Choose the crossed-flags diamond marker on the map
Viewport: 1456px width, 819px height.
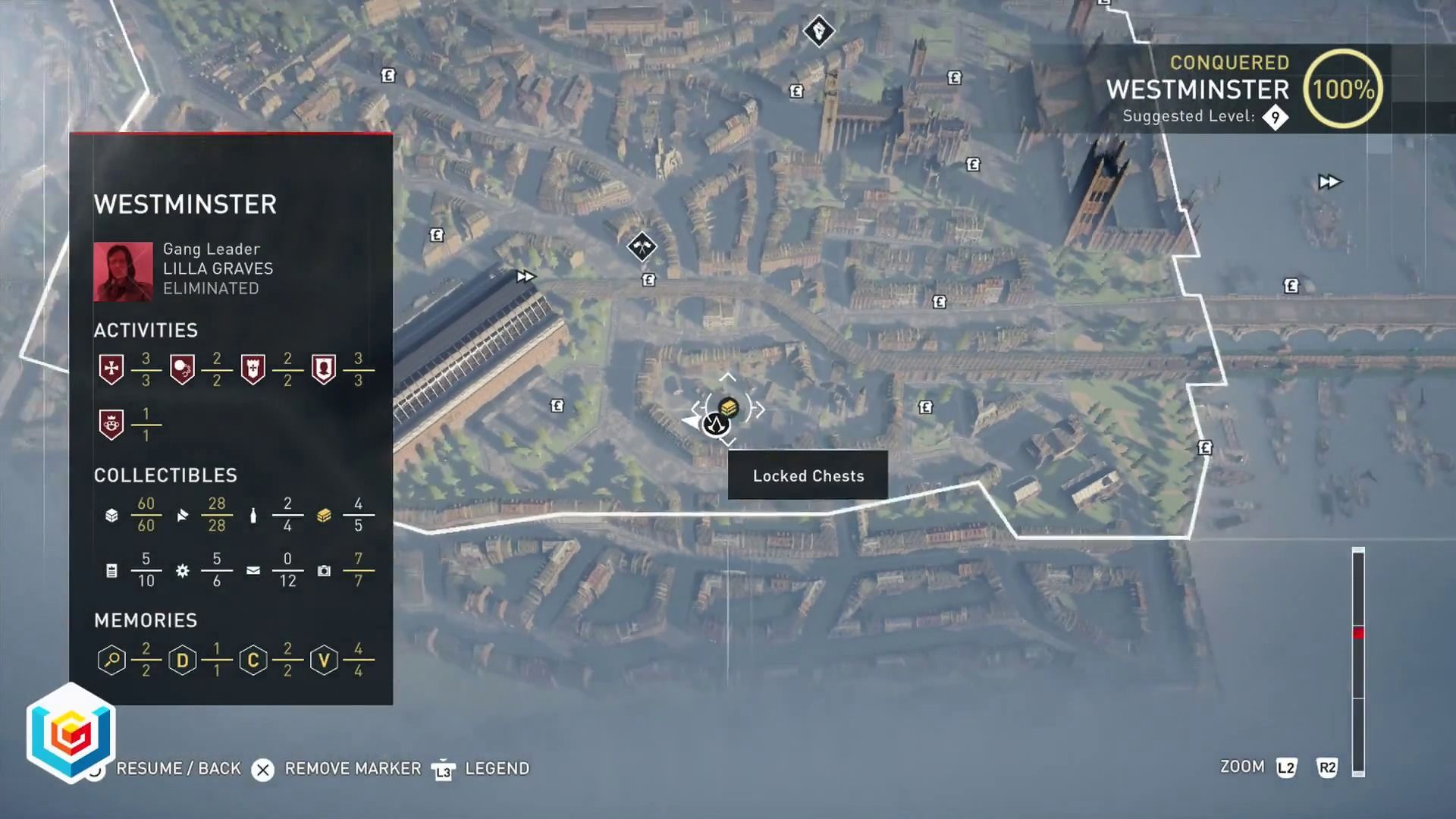[x=642, y=246]
